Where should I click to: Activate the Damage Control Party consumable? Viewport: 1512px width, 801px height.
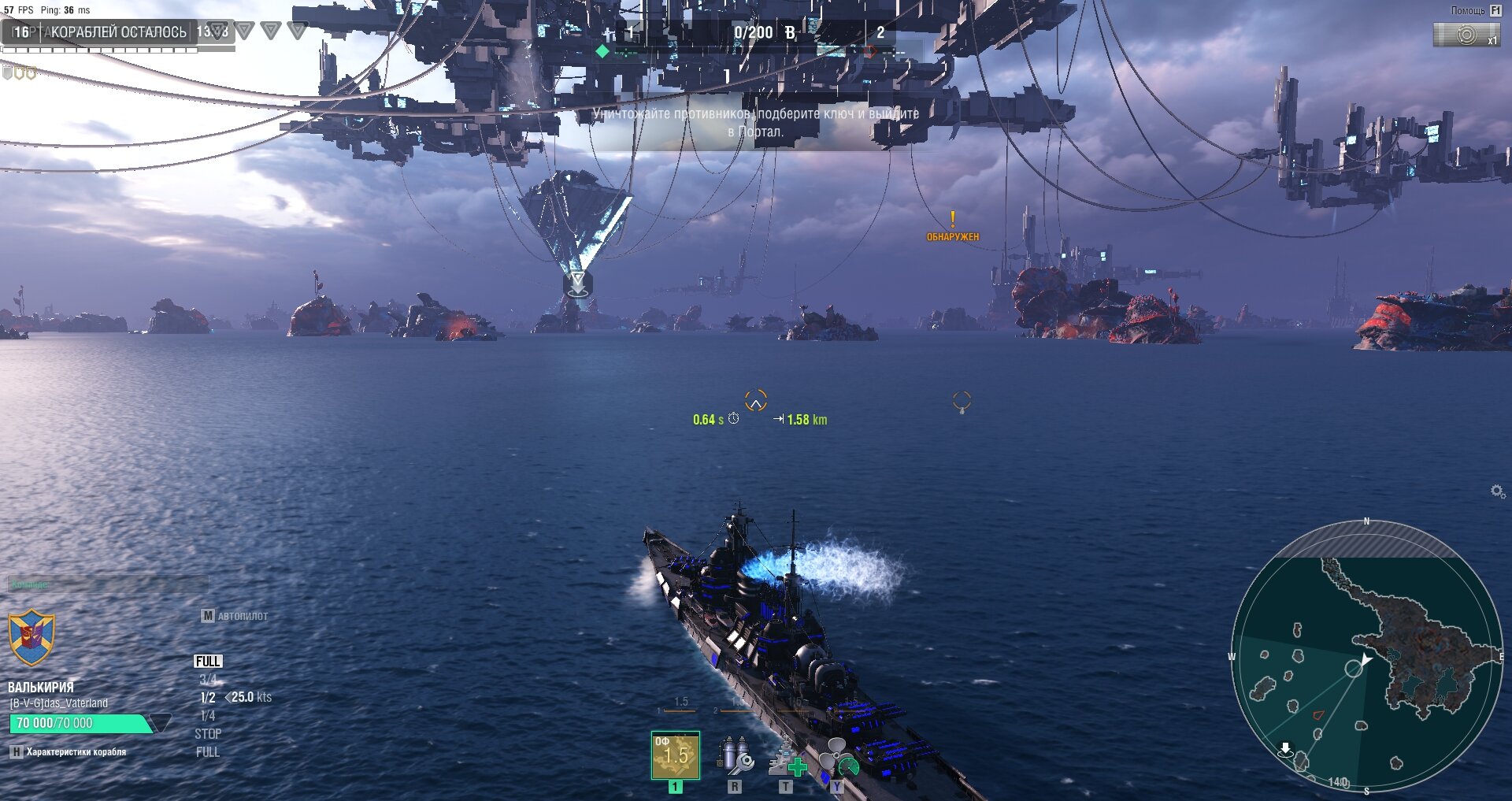pos(735,756)
